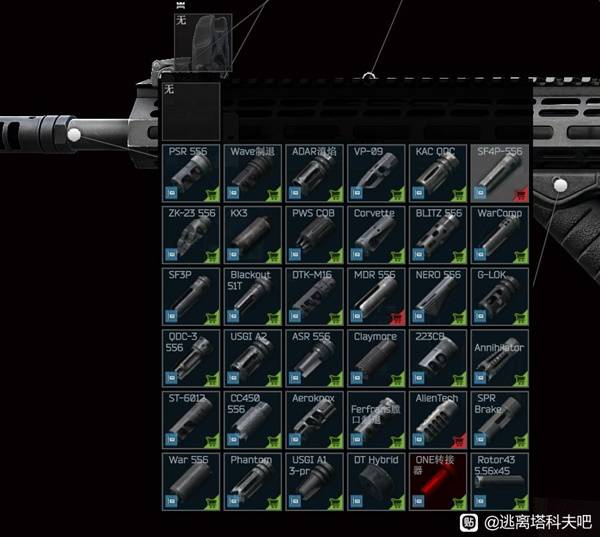Select the Rotor43 5.56x45 suppressor
This screenshot has height=537, width=600.
coord(500,482)
